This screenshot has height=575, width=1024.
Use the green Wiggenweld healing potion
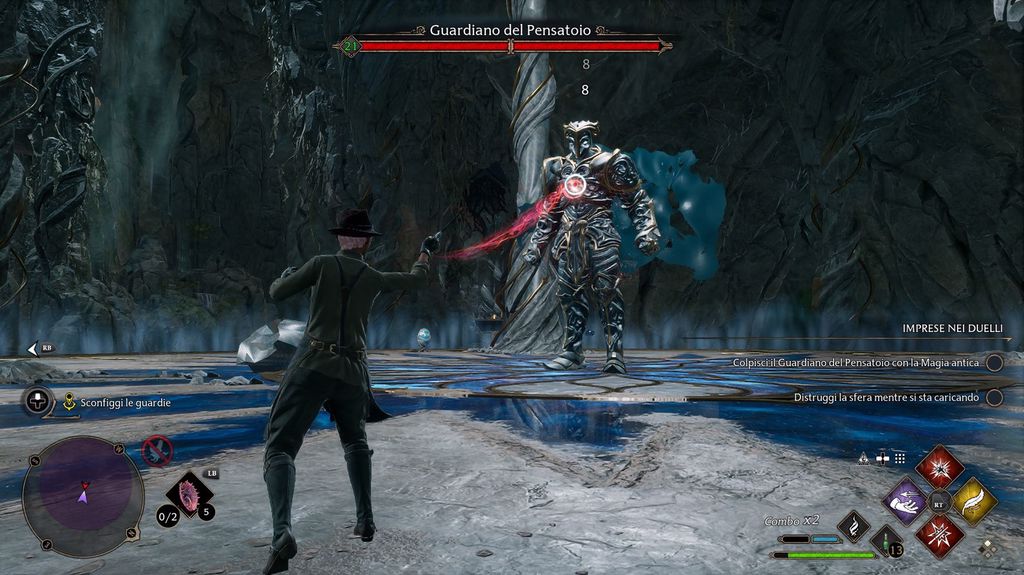tap(885, 541)
